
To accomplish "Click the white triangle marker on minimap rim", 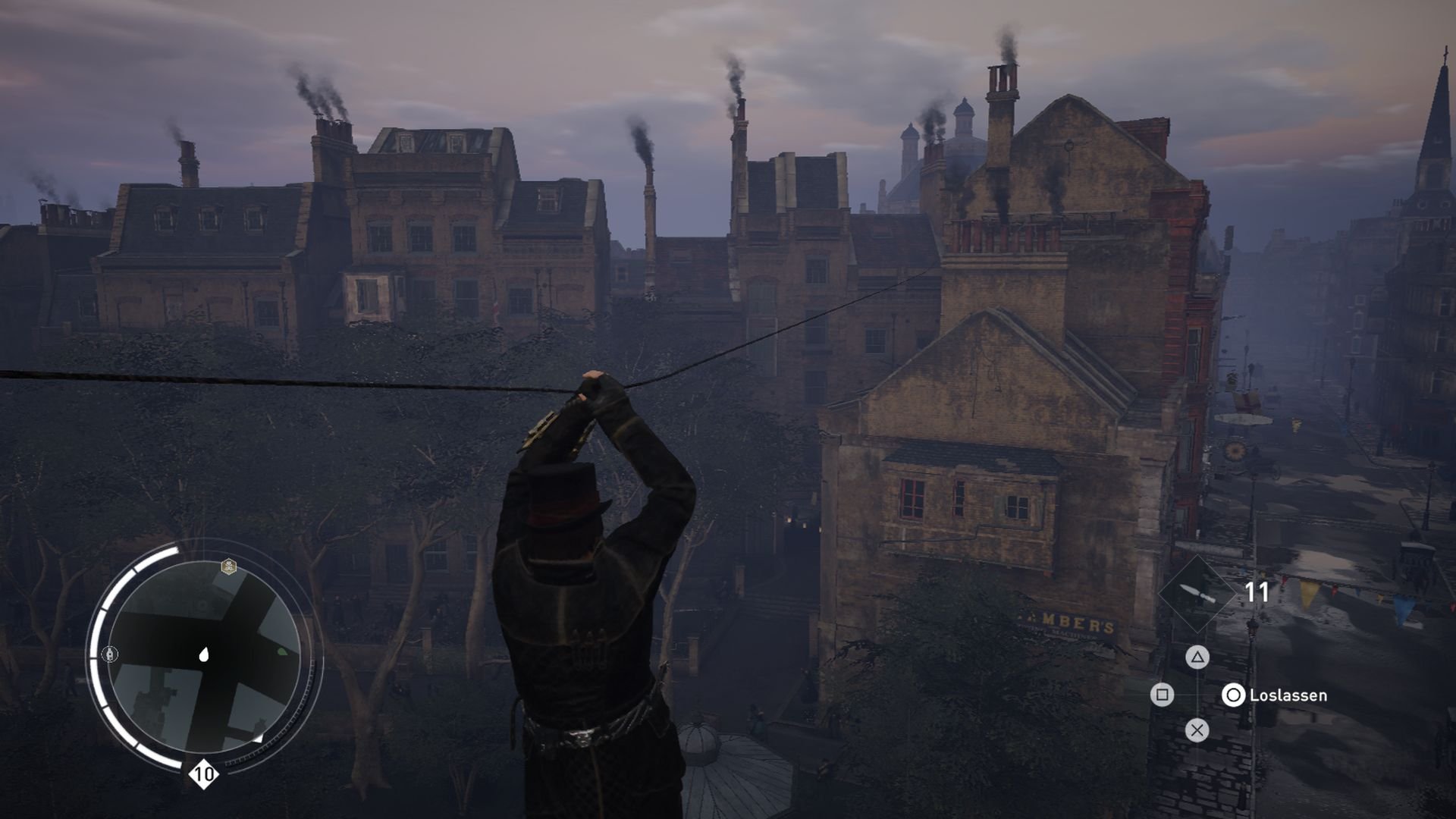I will [x=260, y=739].
